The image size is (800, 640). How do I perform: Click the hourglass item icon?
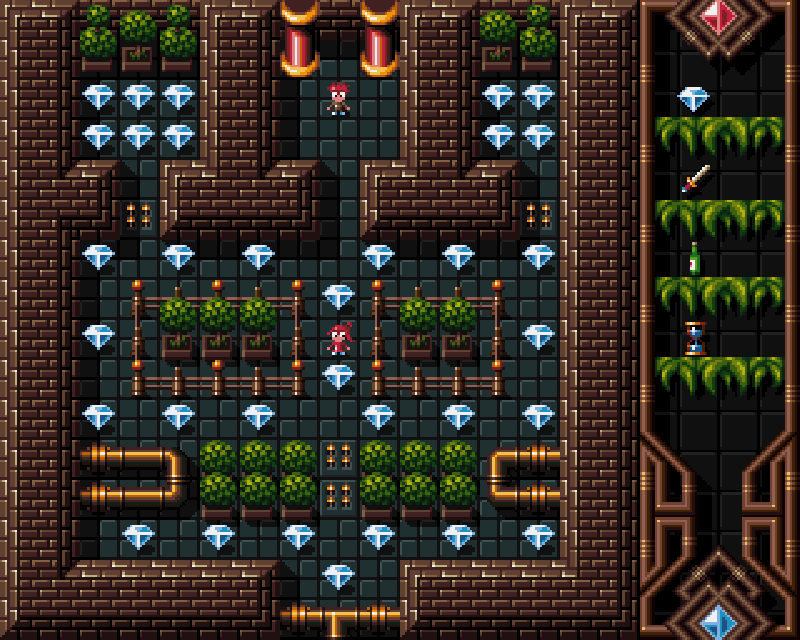pyautogui.click(x=695, y=338)
